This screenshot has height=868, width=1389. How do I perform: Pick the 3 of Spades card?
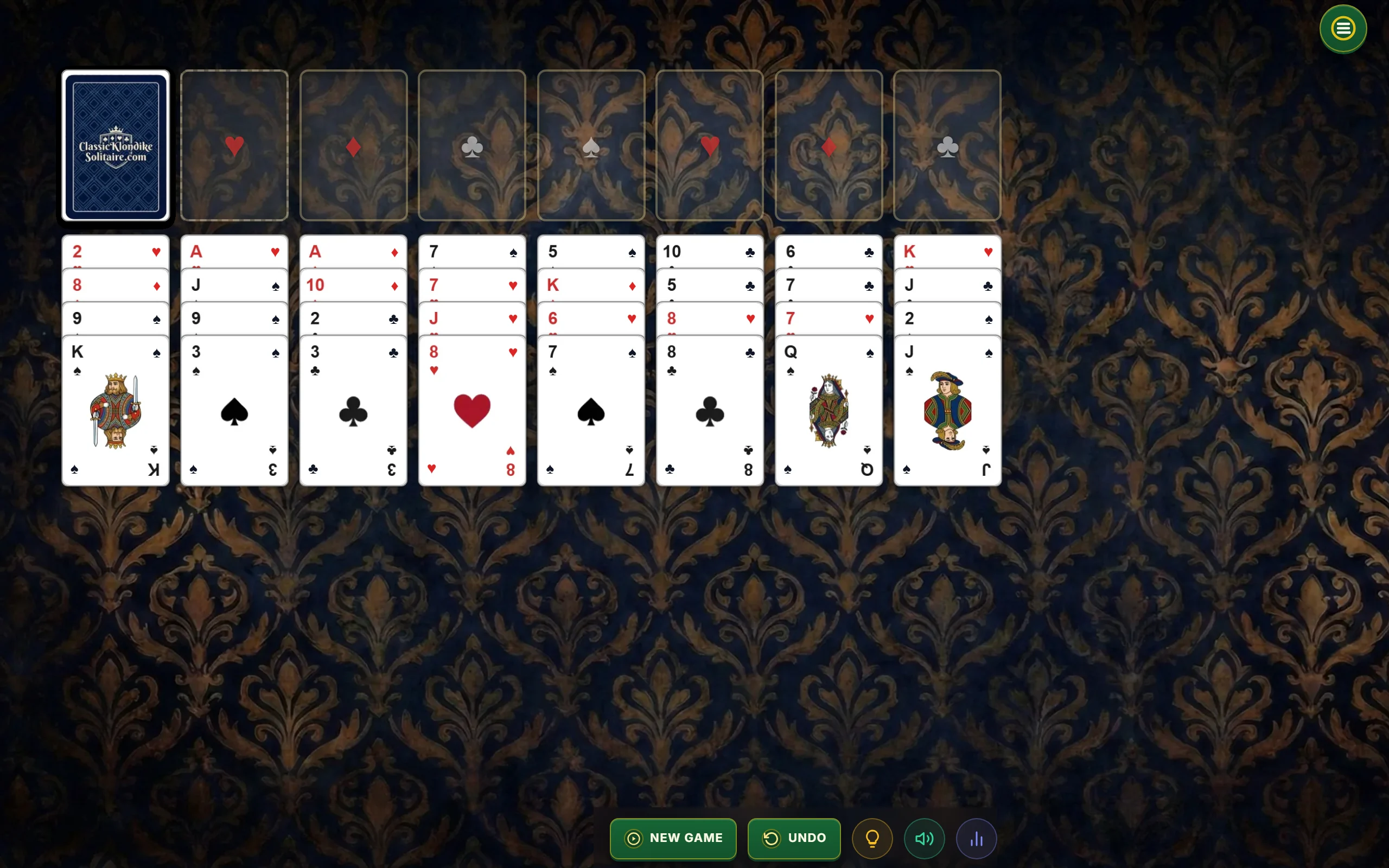[234, 411]
